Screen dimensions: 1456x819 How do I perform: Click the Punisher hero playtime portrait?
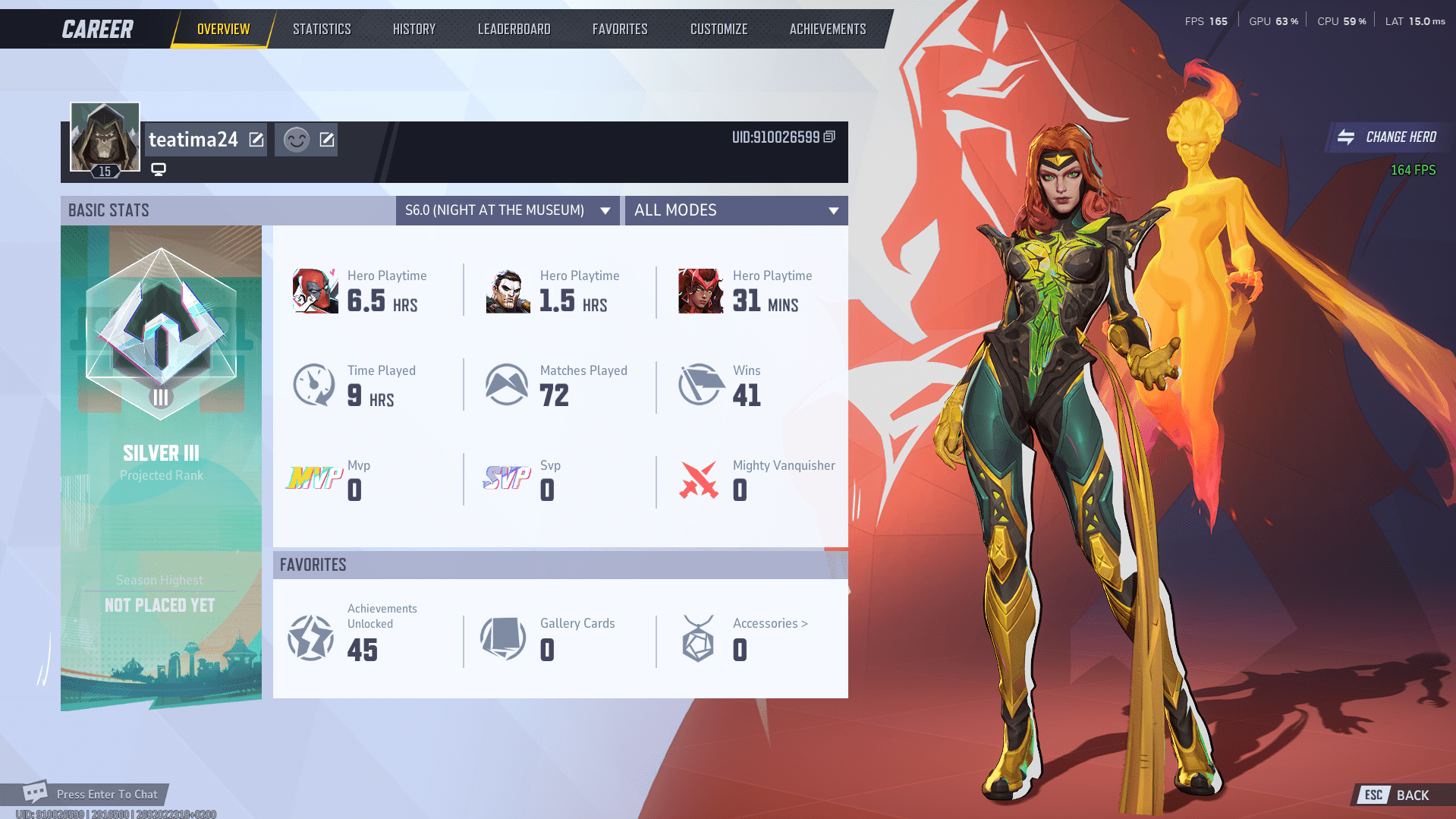[x=507, y=290]
